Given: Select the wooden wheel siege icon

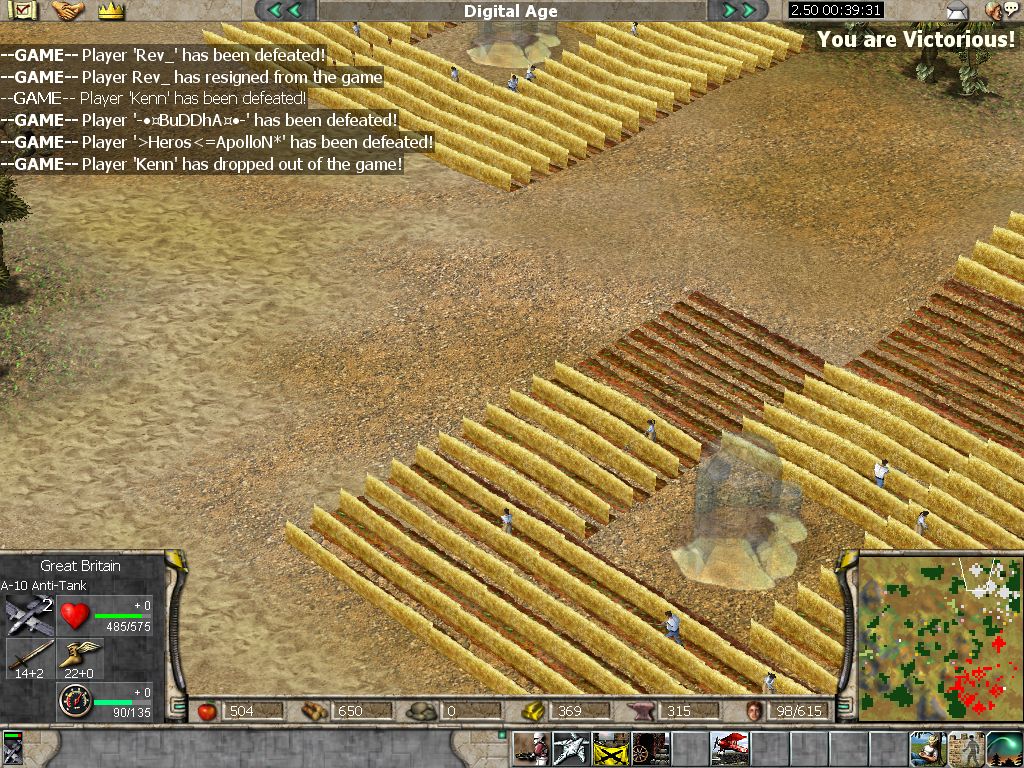Looking at the screenshot, I should point(649,748).
